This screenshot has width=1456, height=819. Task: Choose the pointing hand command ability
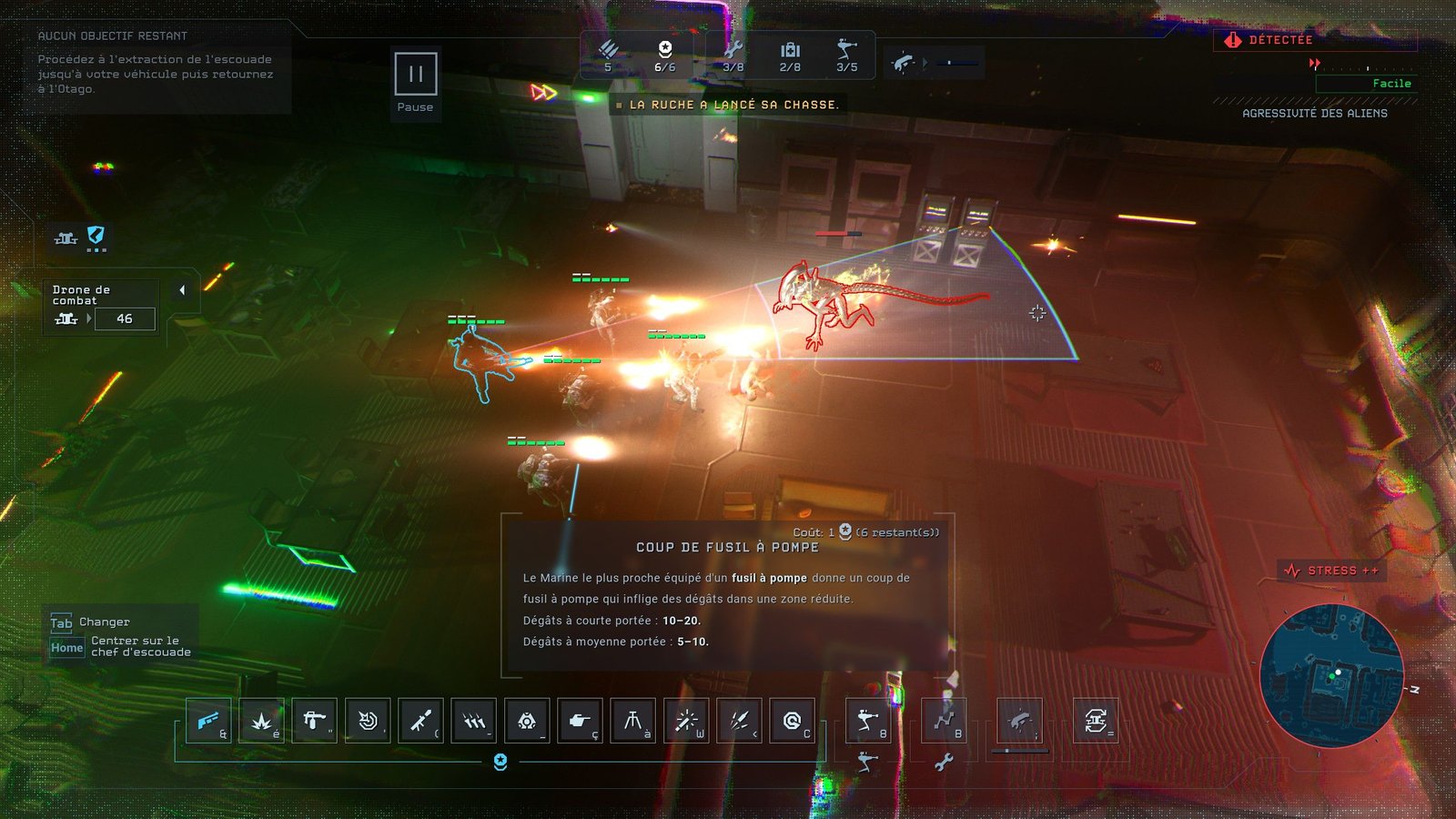click(x=580, y=721)
